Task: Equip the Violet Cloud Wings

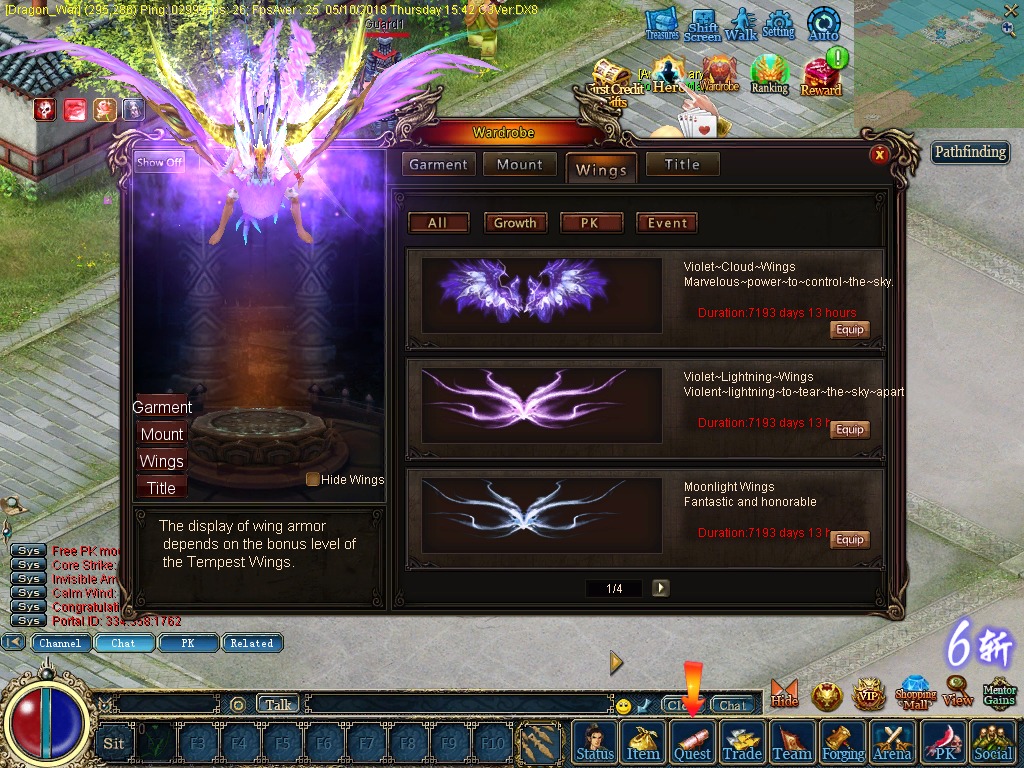Action: (849, 330)
